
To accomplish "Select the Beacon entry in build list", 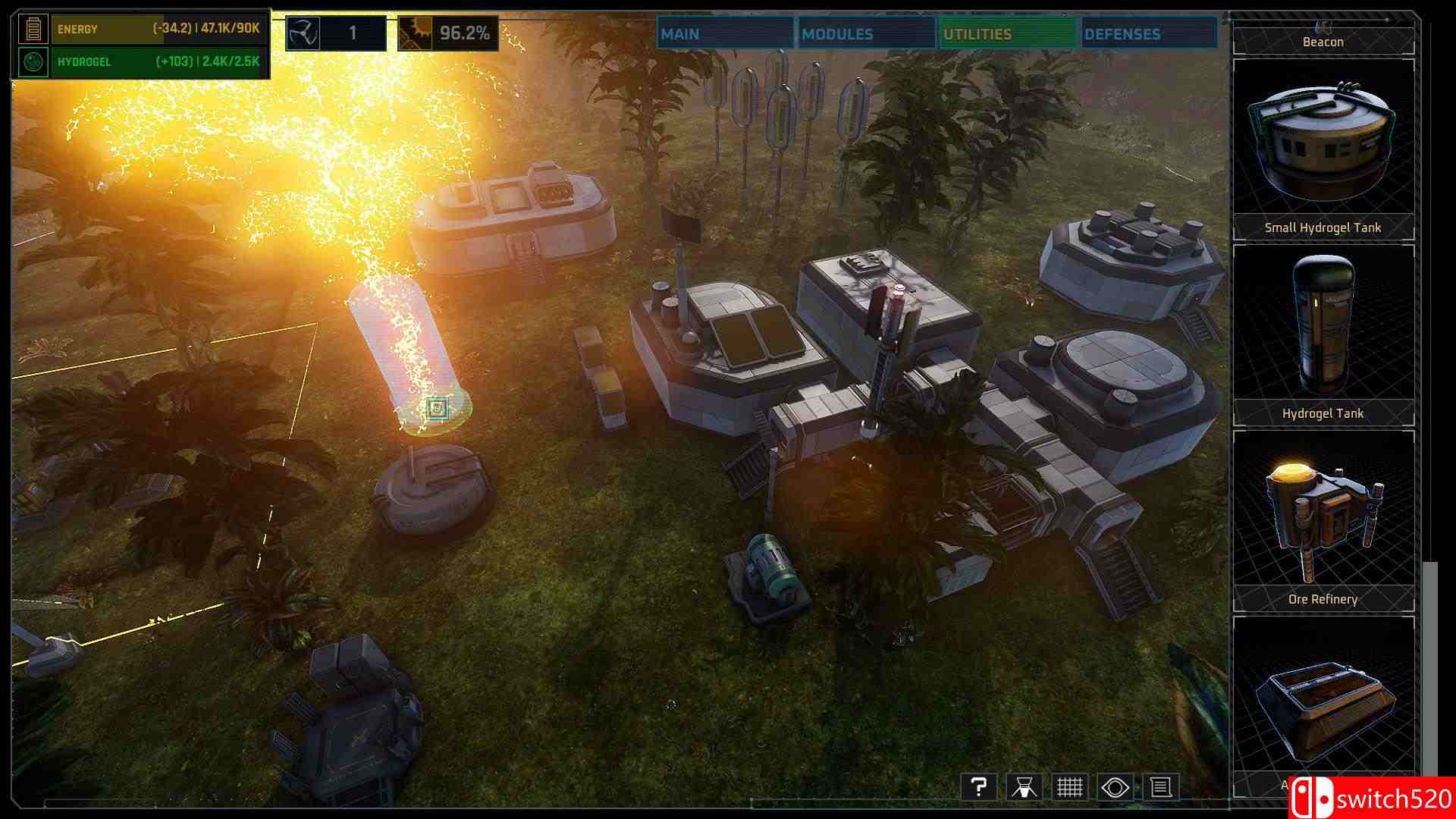I will 1323,41.
